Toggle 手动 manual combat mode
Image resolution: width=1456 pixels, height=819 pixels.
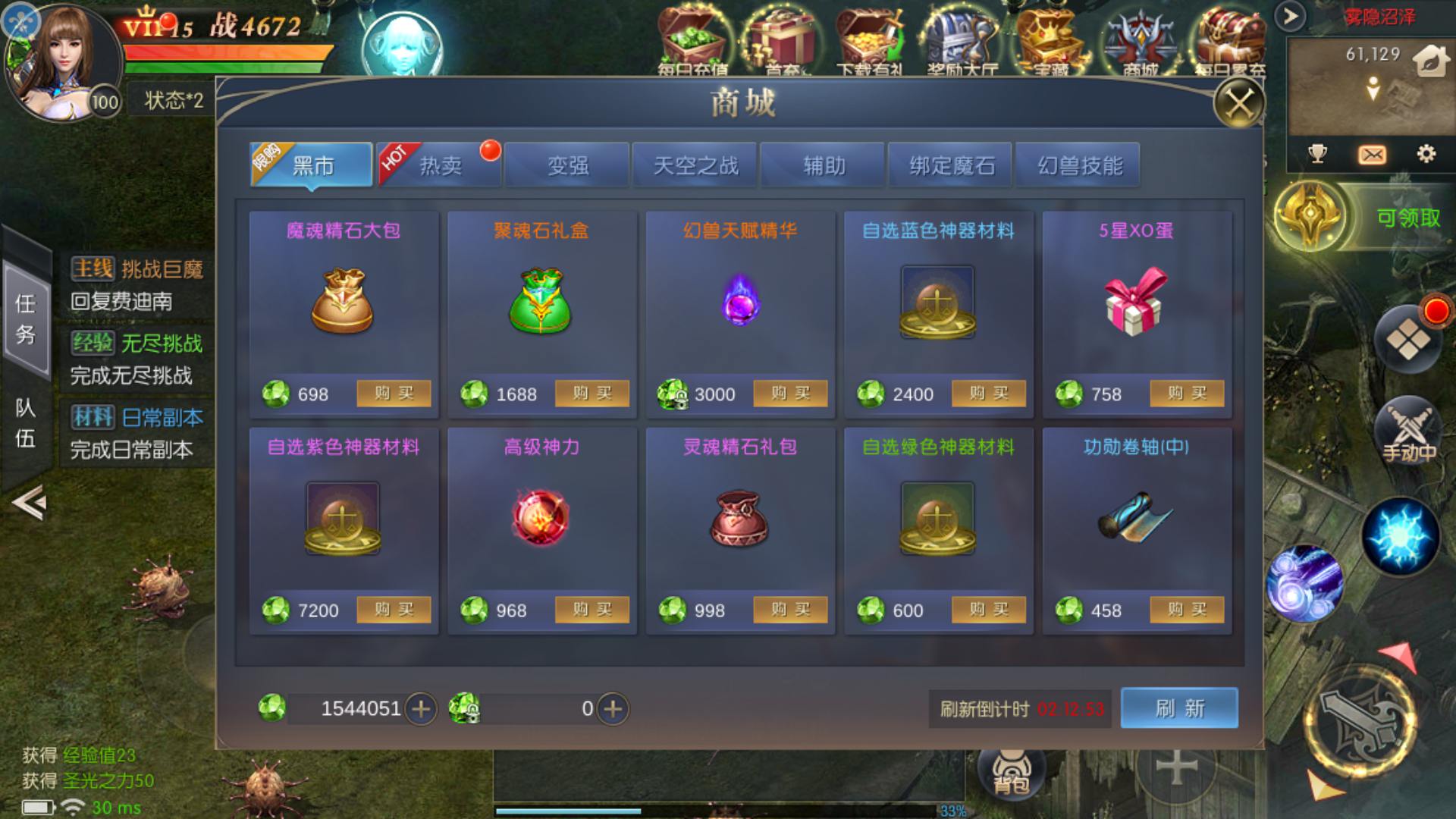[x=1408, y=432]
